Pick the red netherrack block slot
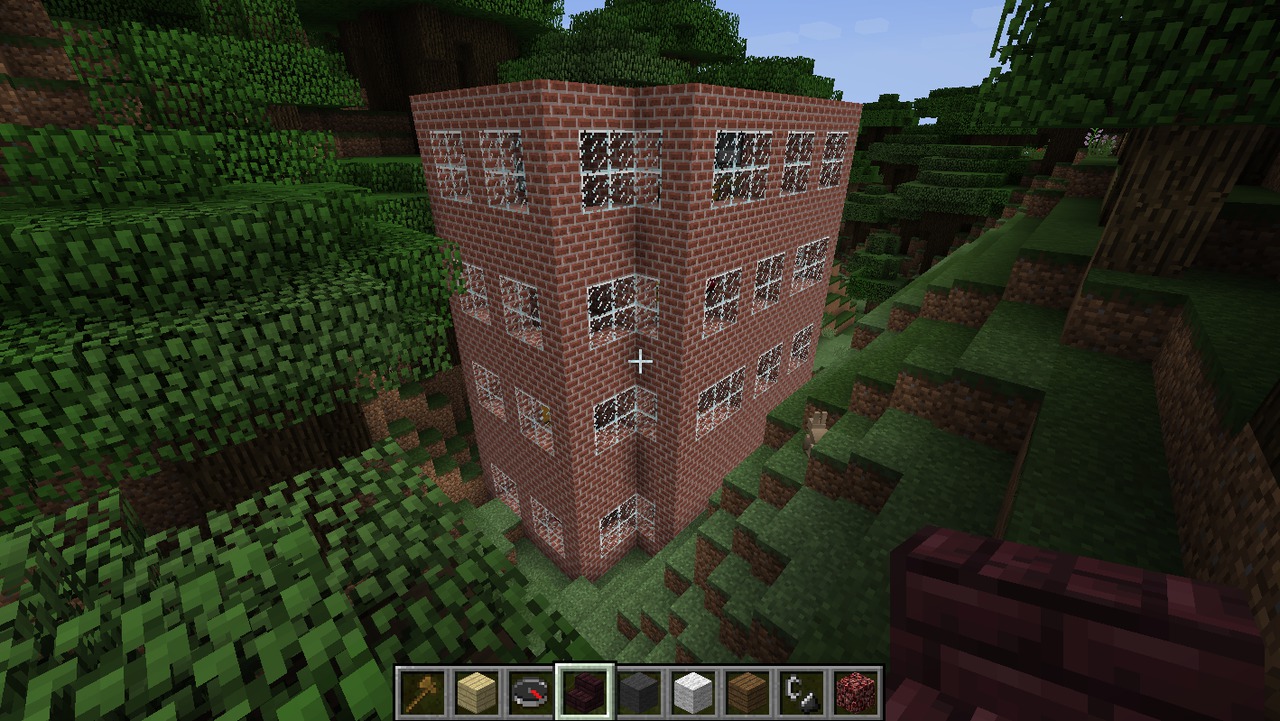The width and height of the screenshot is (1280, 721). [x=855, y=692]
